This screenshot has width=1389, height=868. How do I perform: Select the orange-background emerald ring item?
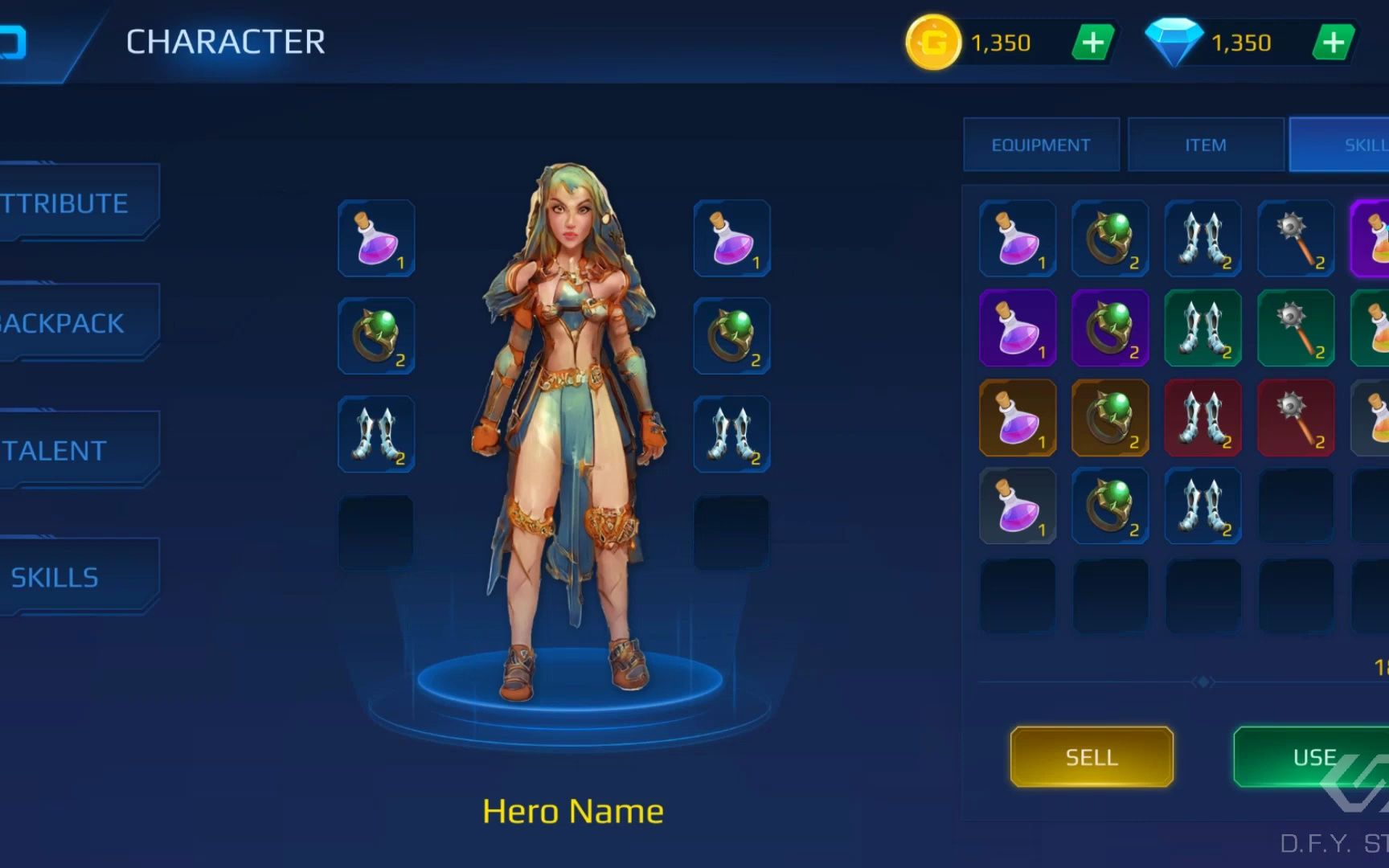1110,418
